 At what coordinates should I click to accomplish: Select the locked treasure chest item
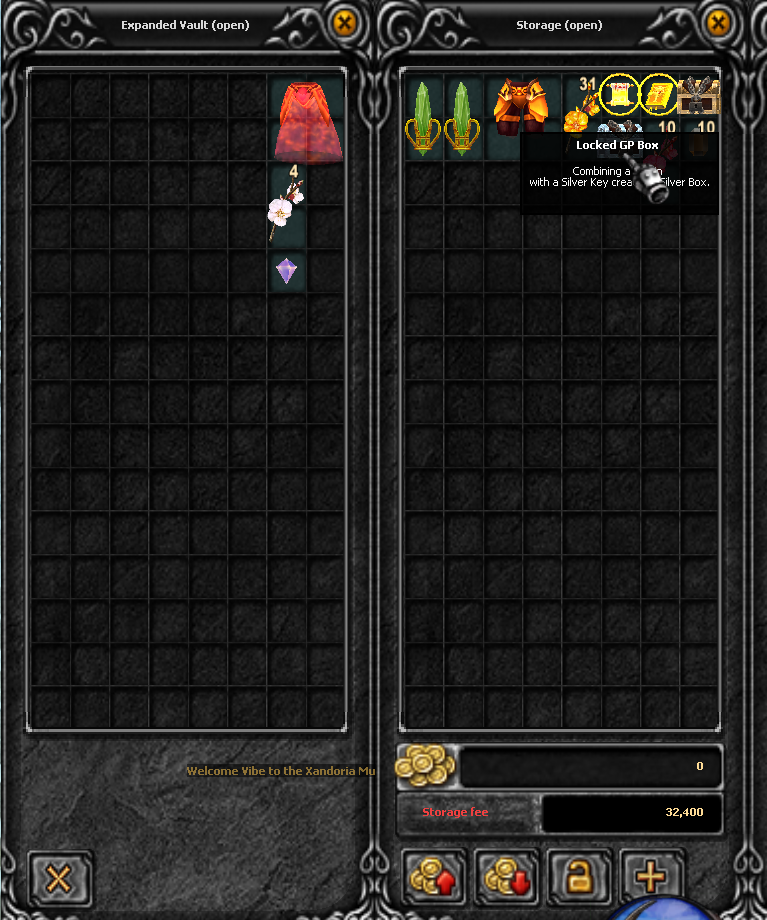[x=699, y=98]
